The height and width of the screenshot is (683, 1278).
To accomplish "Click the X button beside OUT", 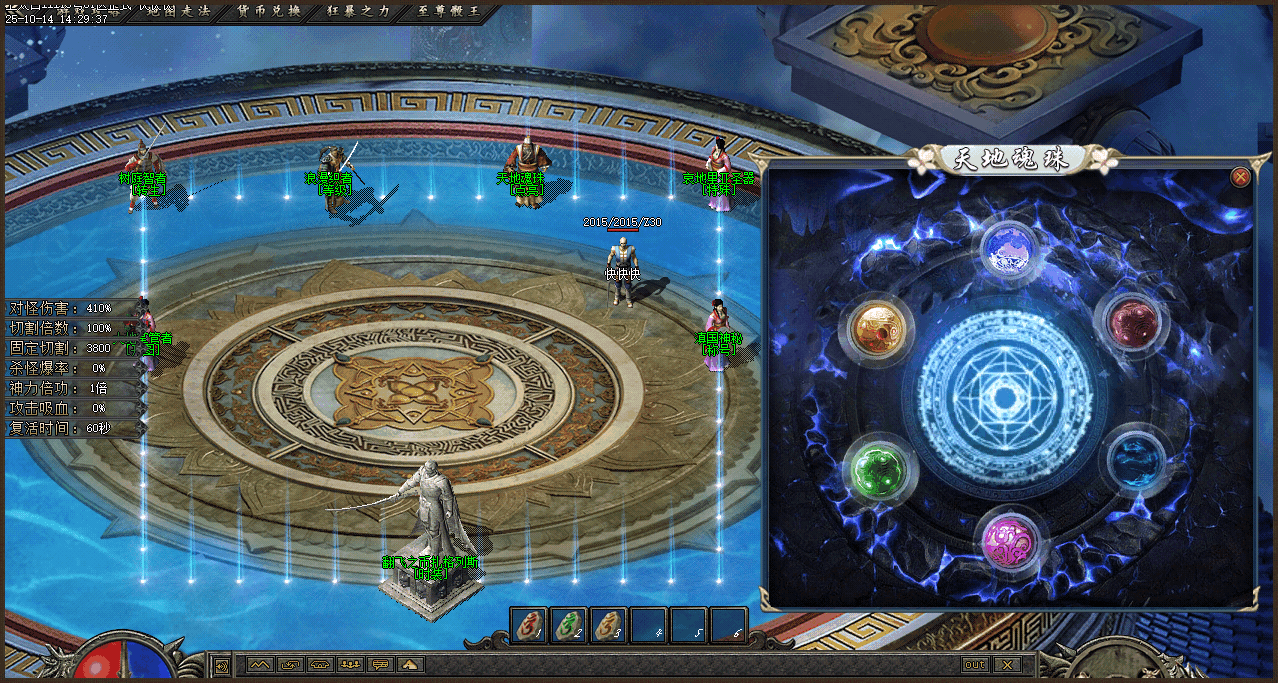I will (1007, 665).
